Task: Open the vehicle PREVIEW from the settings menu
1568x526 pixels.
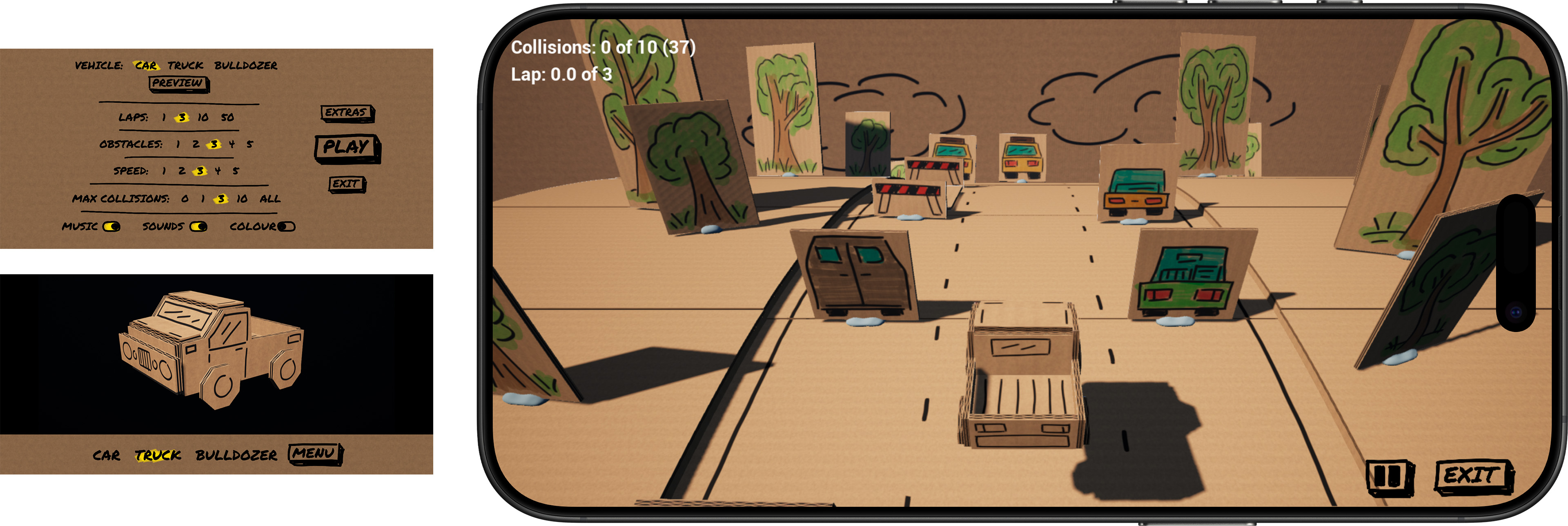Action: click(178, 83)
